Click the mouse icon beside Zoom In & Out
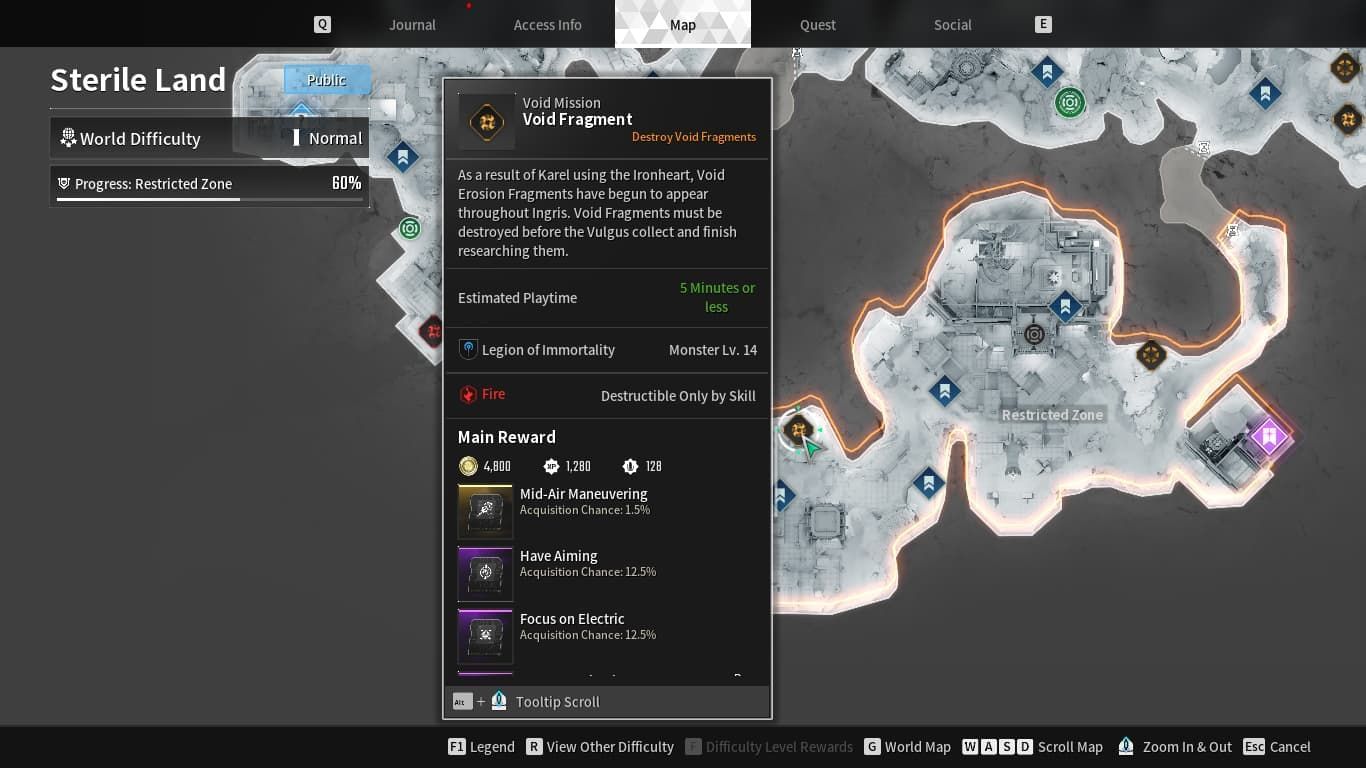Viewport: 1366px width, 768px height. pyautogui.click(x=1125, y=746)
